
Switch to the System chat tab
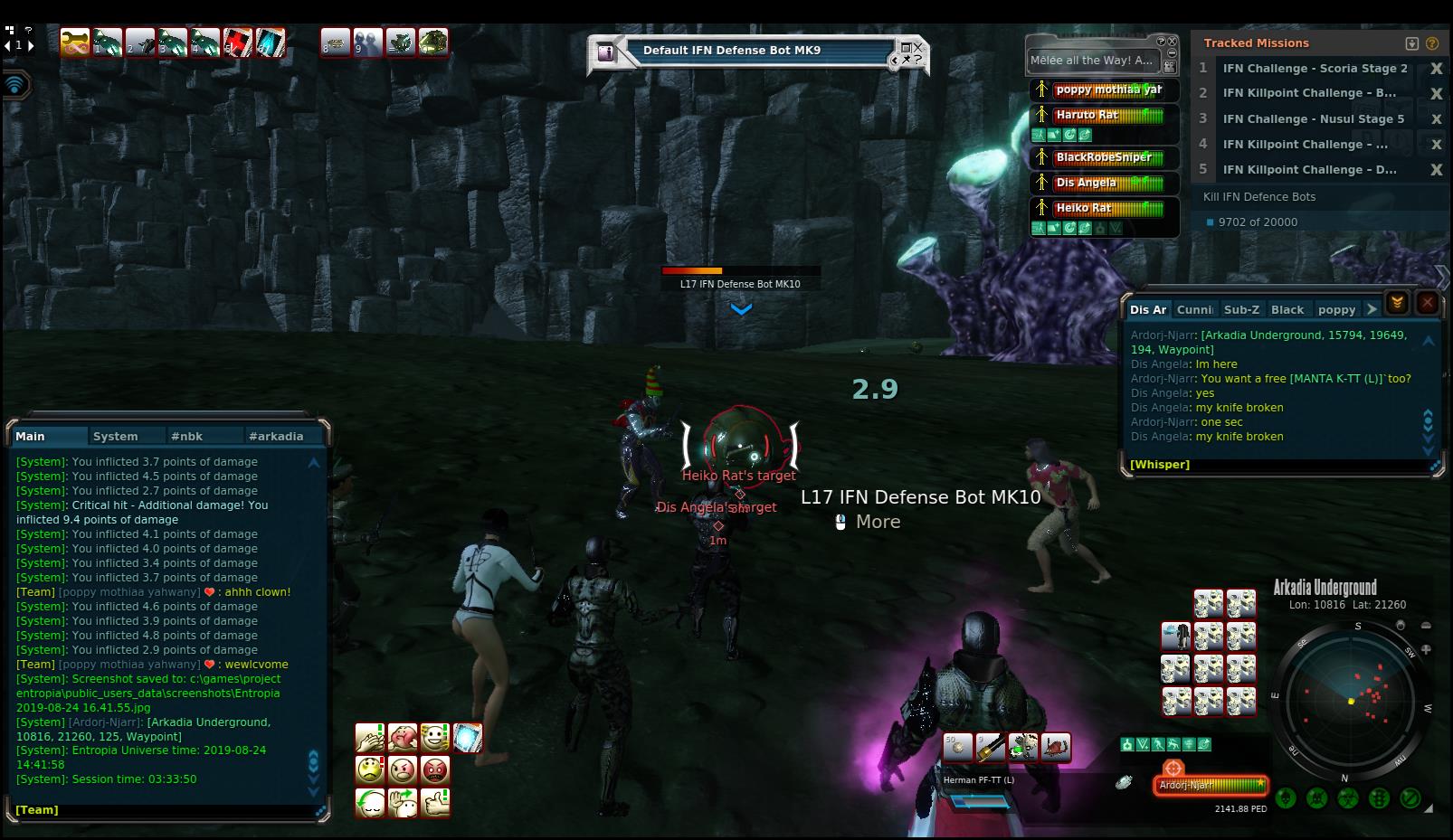click(116, 436)
